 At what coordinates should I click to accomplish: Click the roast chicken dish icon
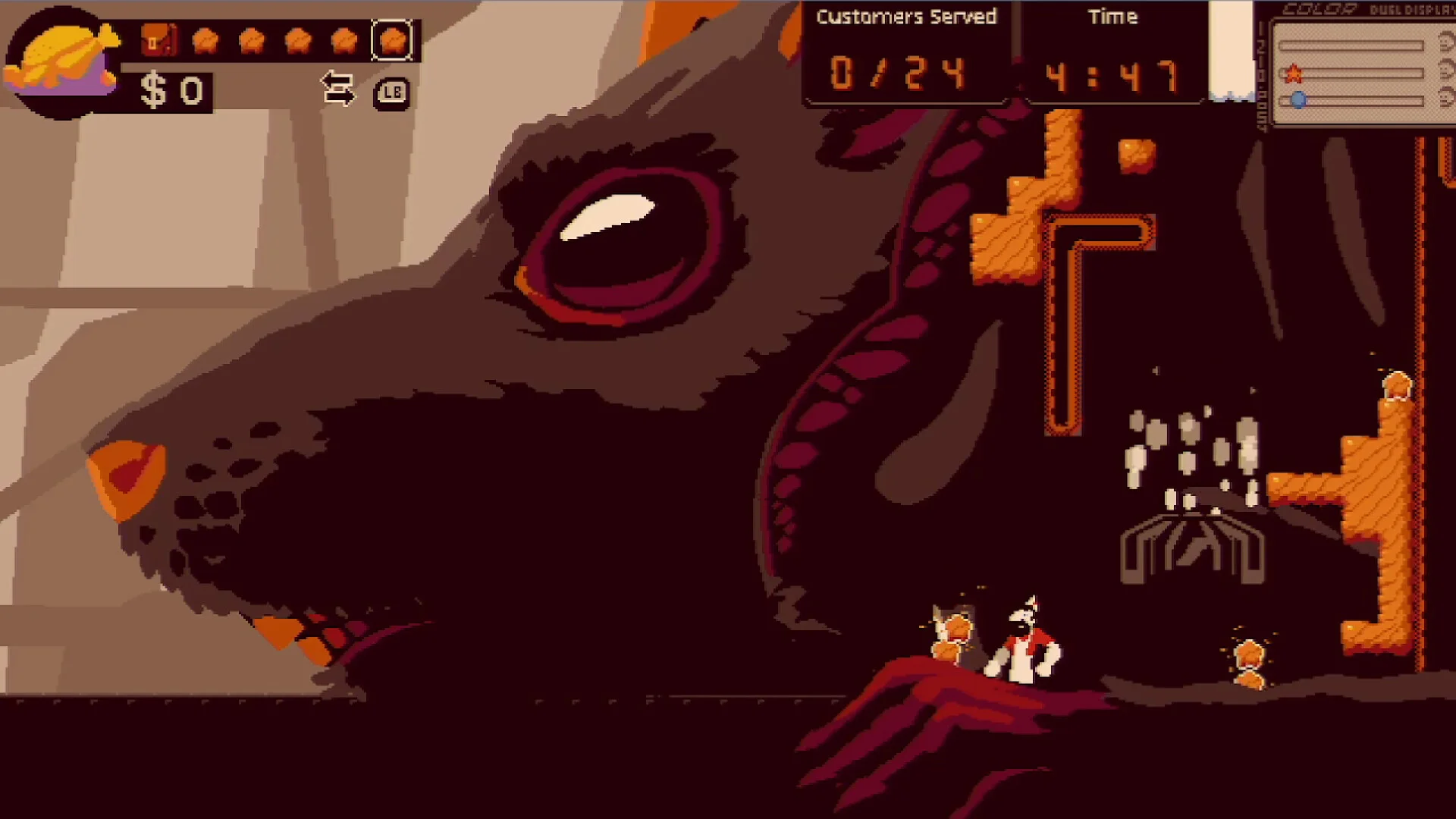62,61
